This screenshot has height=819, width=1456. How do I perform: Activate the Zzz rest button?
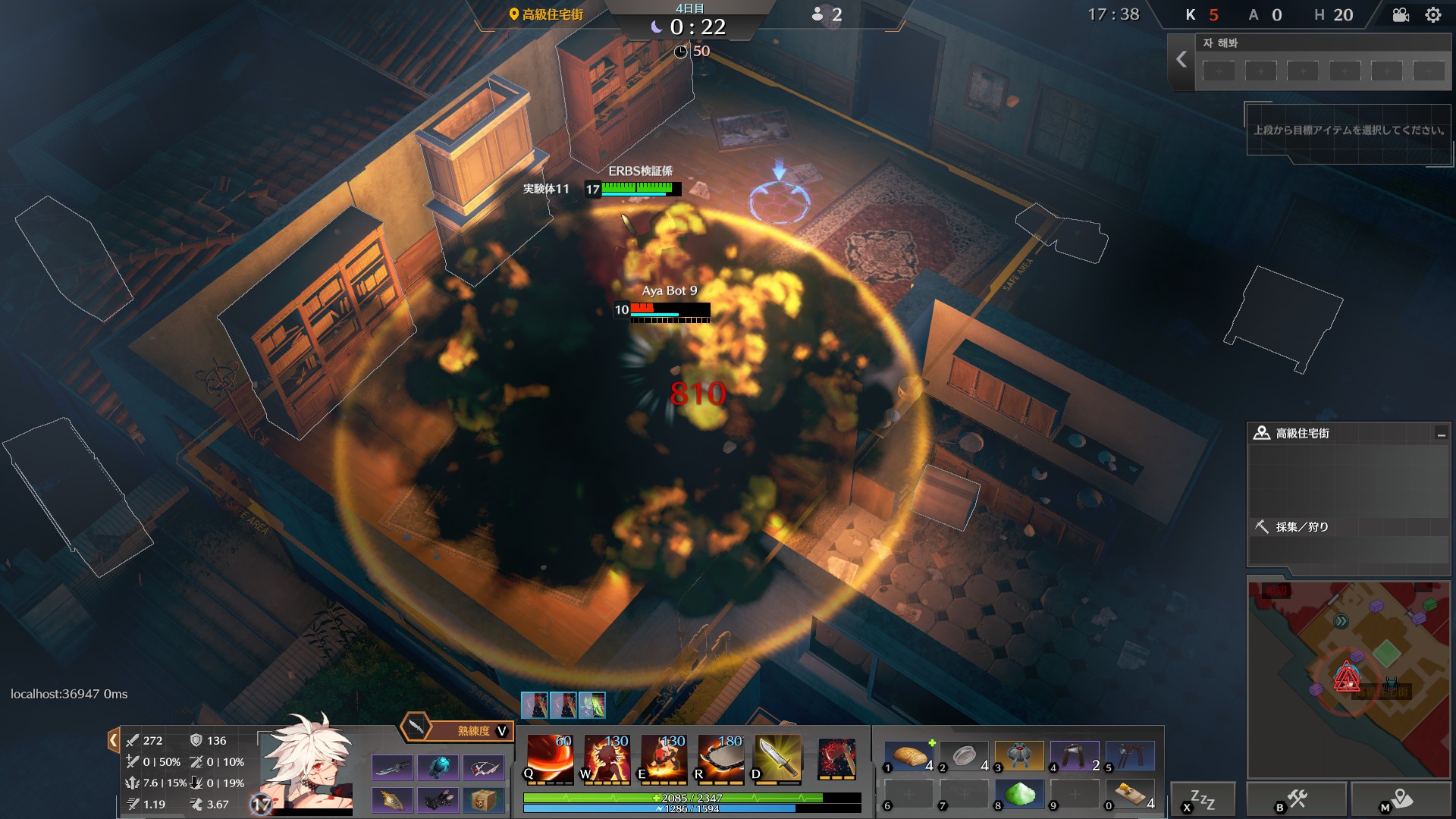click(1202, 799)
